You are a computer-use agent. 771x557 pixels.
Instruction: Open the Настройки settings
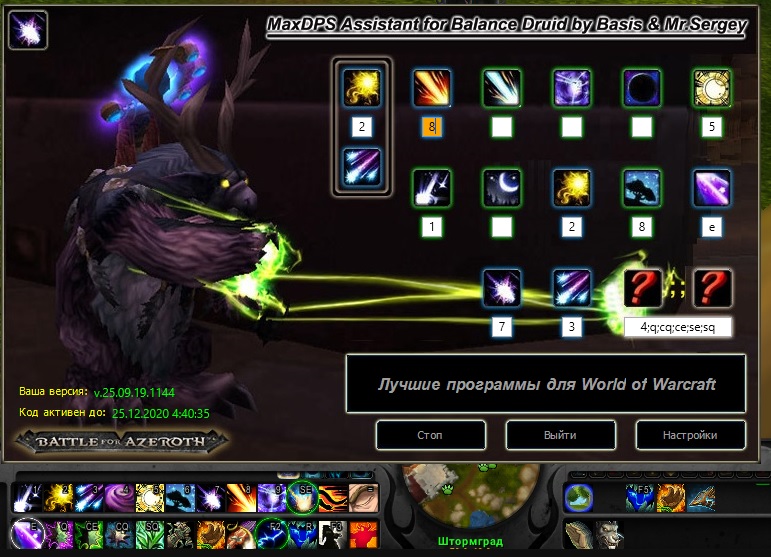click(691, 435)
